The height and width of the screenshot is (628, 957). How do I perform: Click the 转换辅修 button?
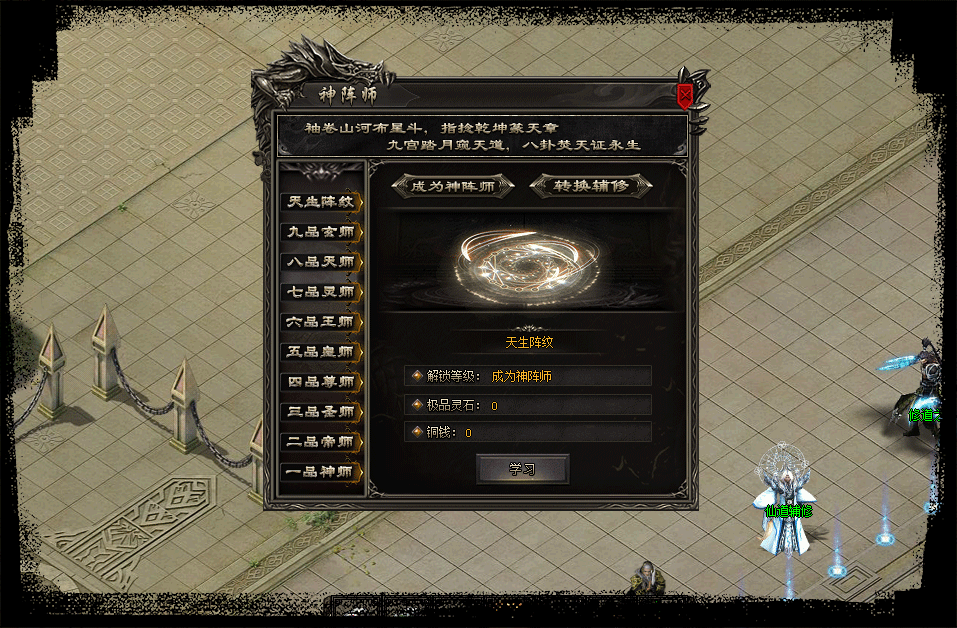591,186
